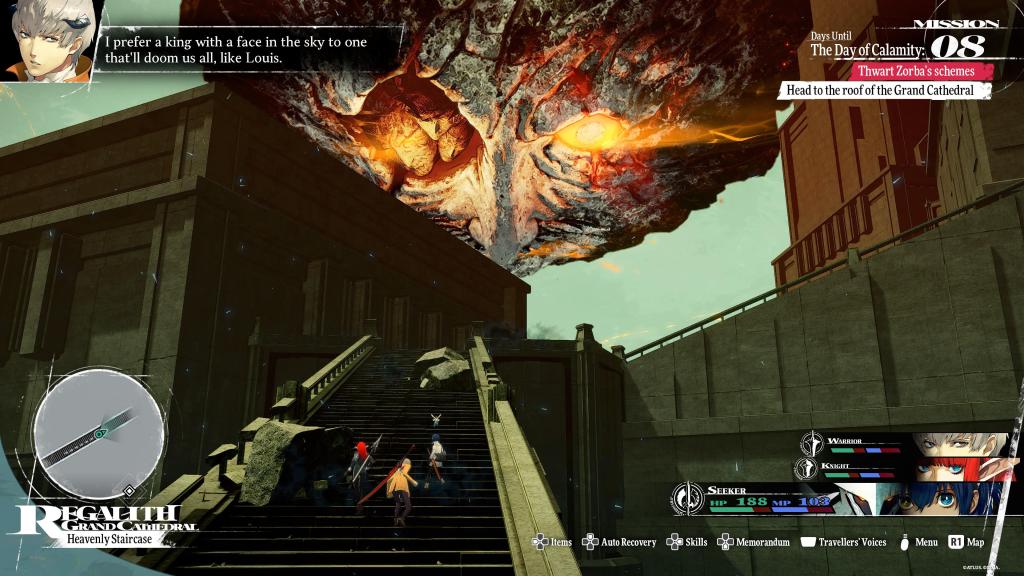1024x576 pixels.
Task: Click the speaking character's dialogue portrait
Action: point(48,38)
